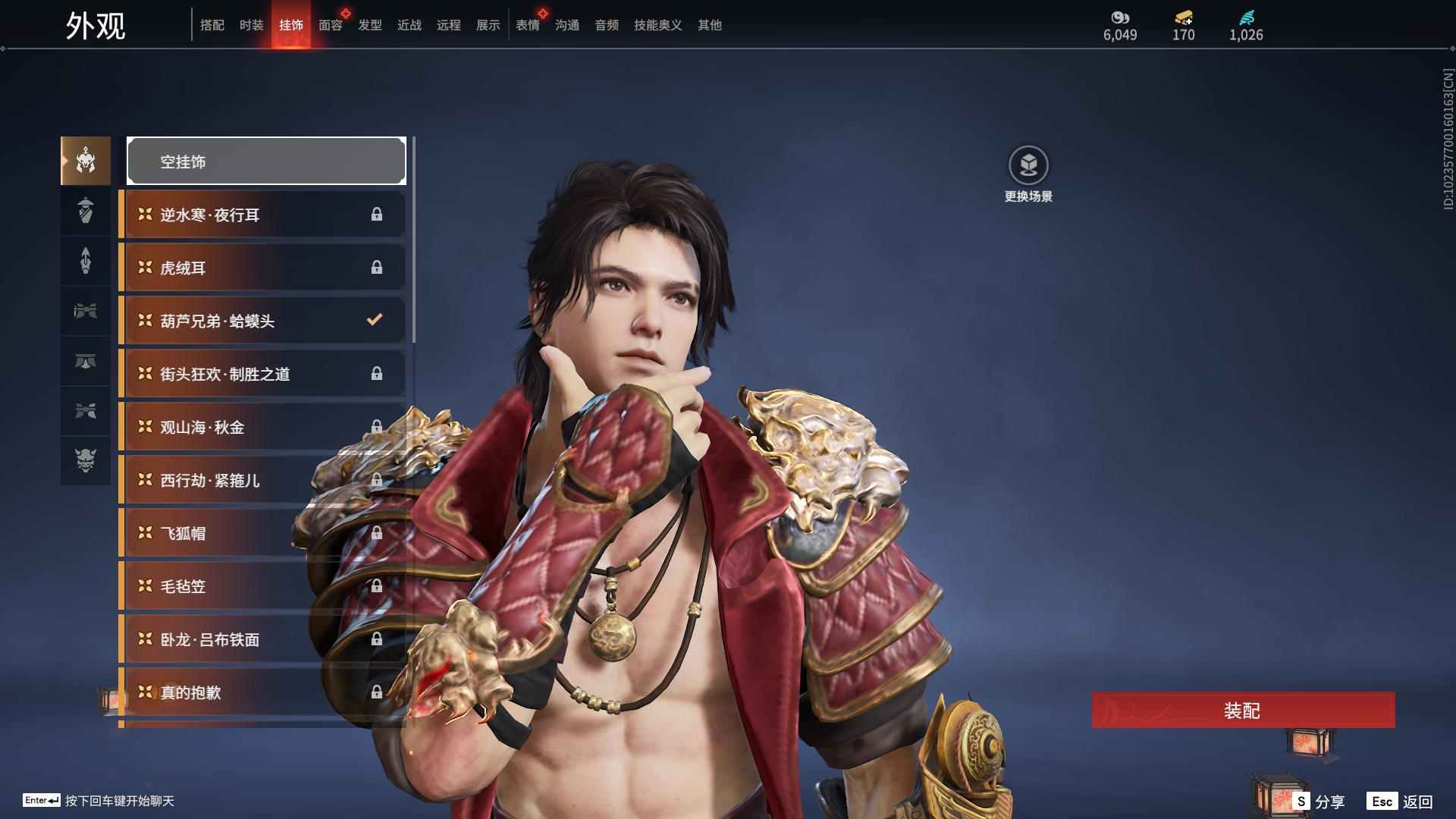This screenshot has width=1456, height=819.
Task: Open the 分享 share option
Action: coord(1319,802)
